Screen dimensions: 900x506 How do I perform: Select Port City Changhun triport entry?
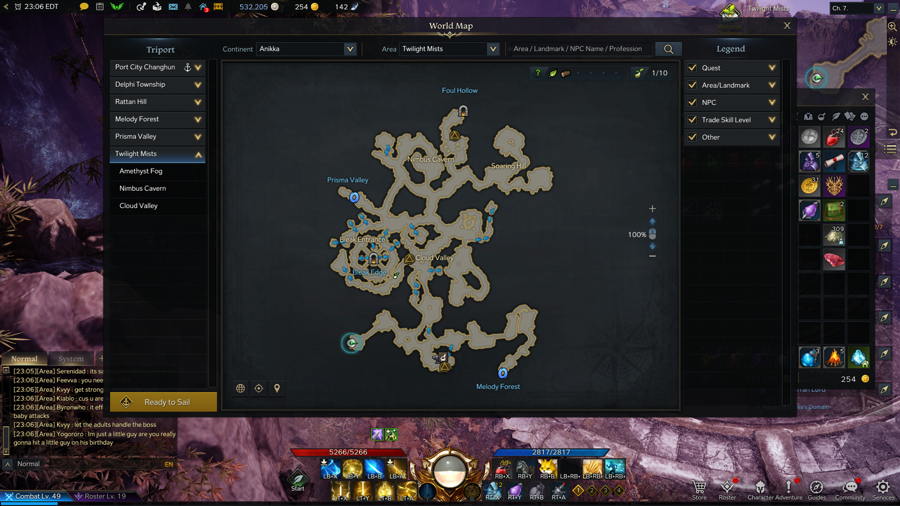(x=146, y=67)
